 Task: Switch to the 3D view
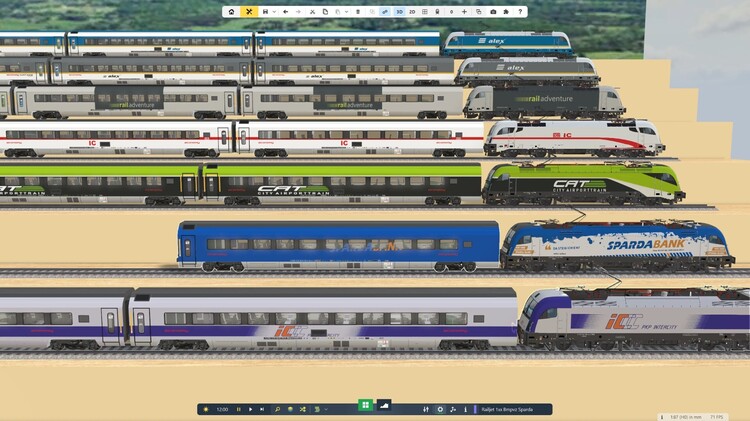click(x=399, y=12)
